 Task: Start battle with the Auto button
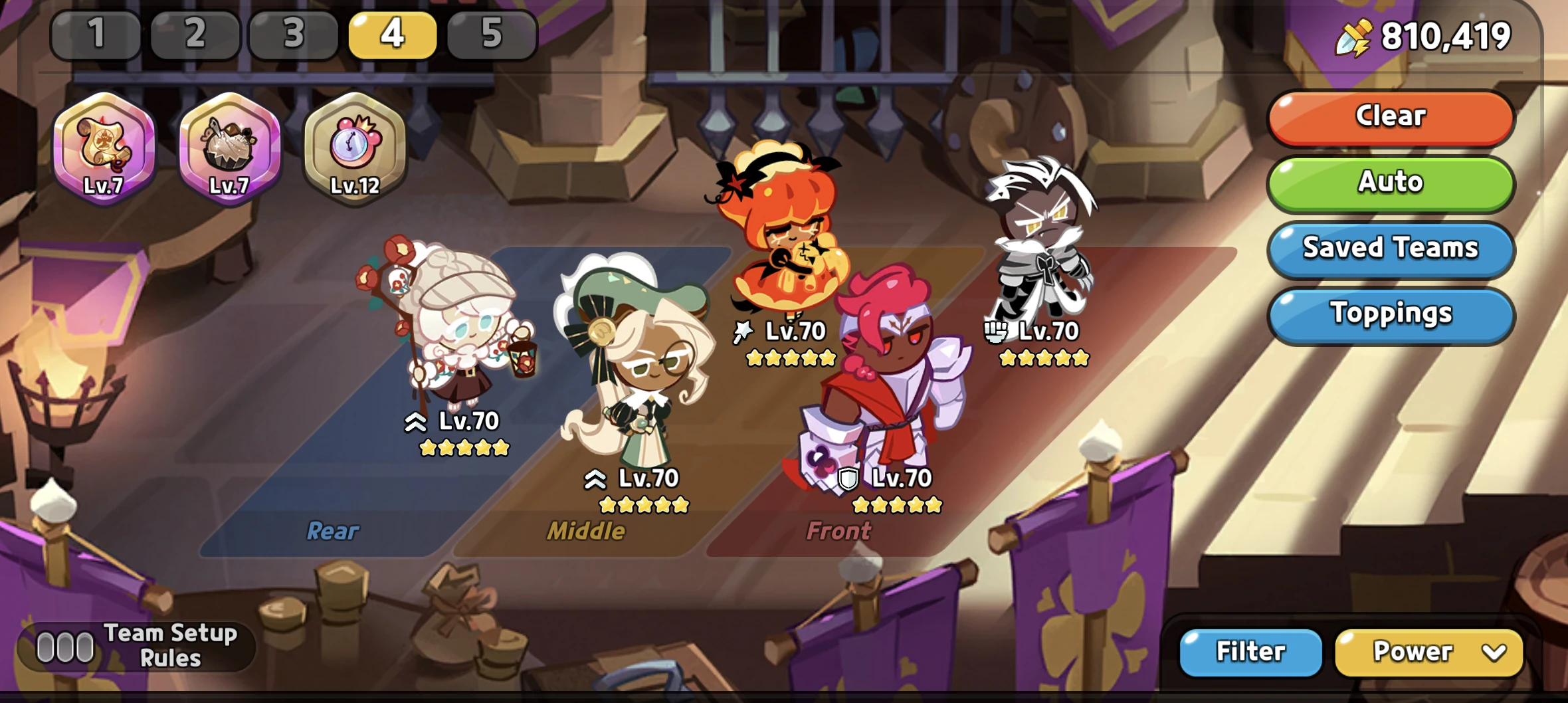[1390, 182]
